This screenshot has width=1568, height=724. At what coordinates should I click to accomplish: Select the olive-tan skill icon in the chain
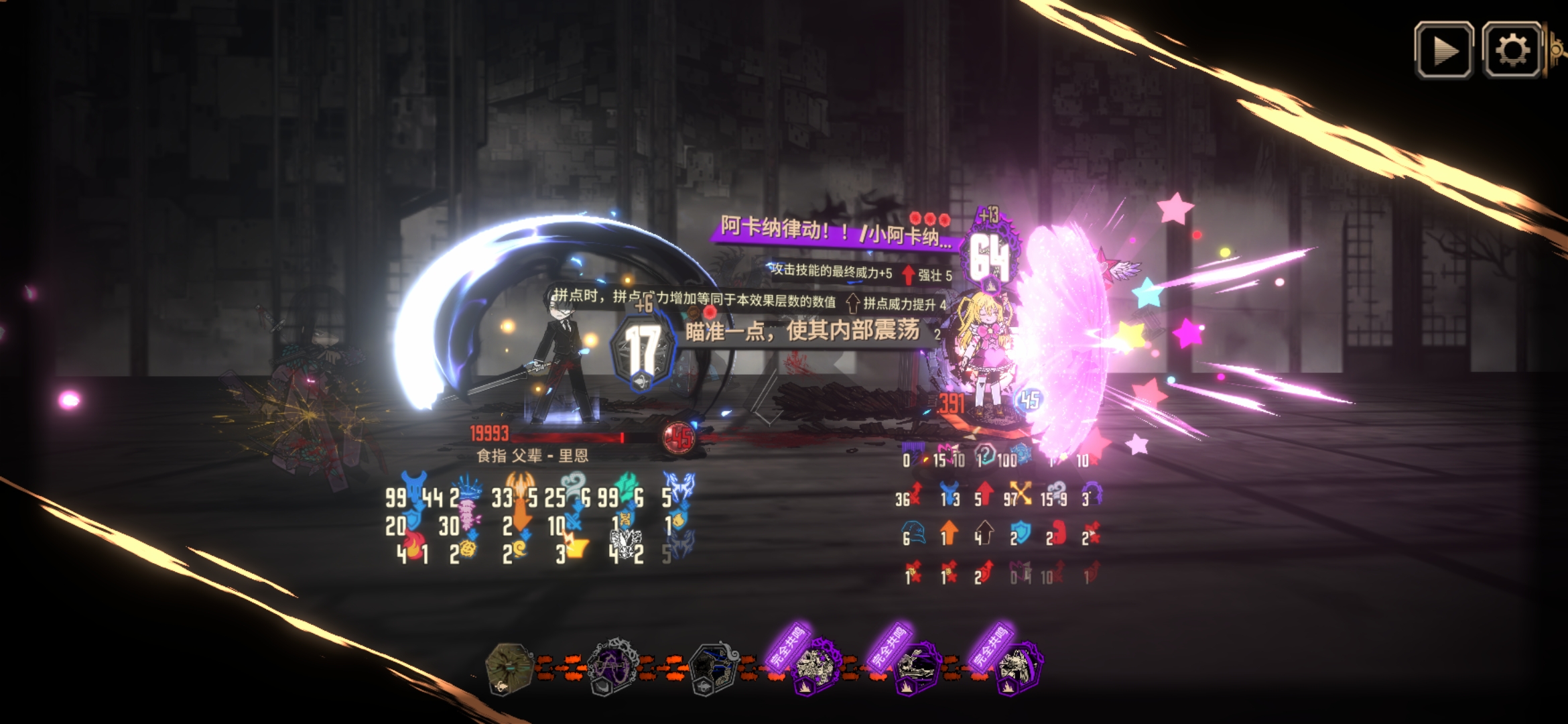pyautogui.click(x=509, y=666)
